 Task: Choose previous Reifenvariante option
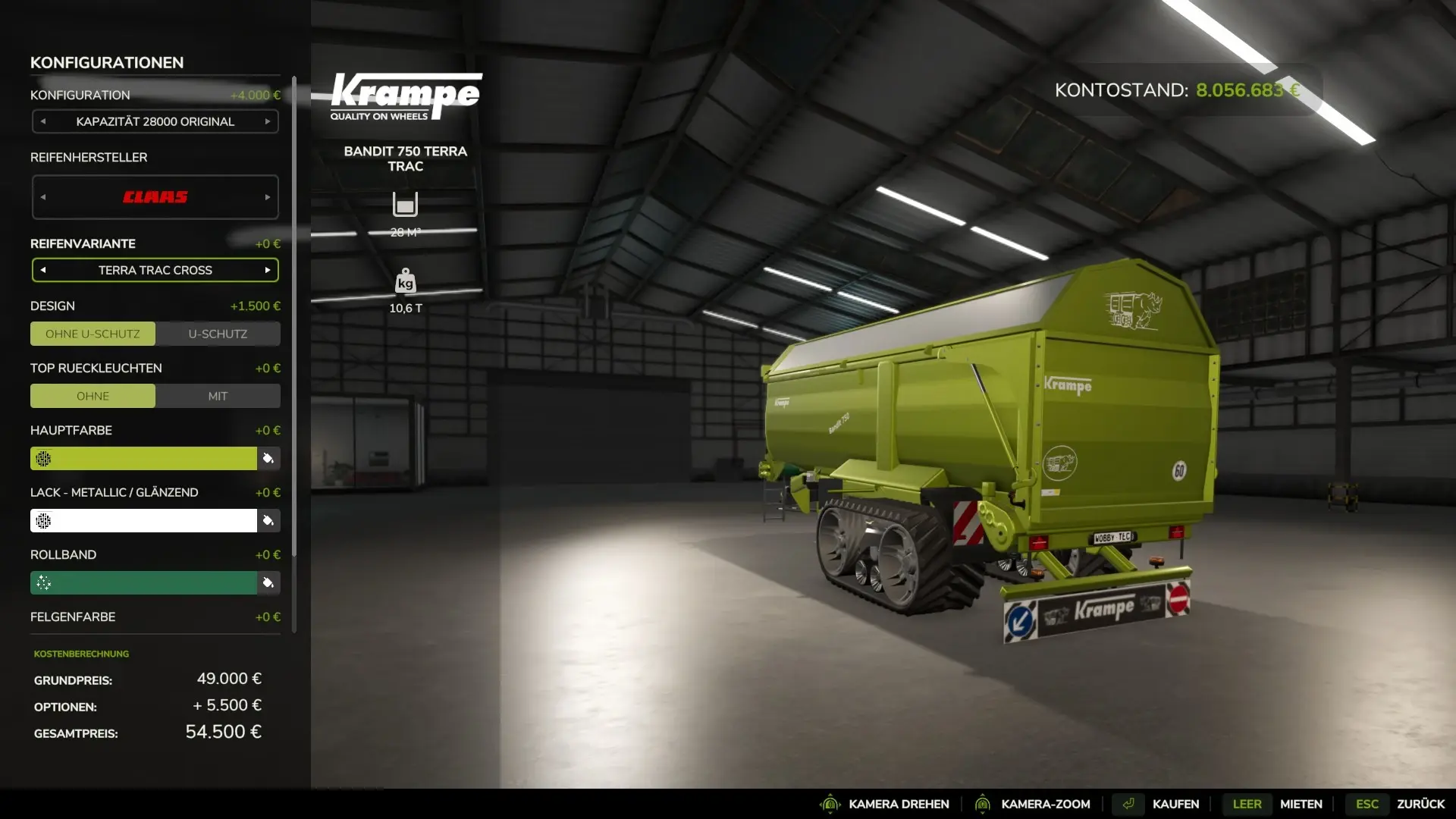(43, 270)
